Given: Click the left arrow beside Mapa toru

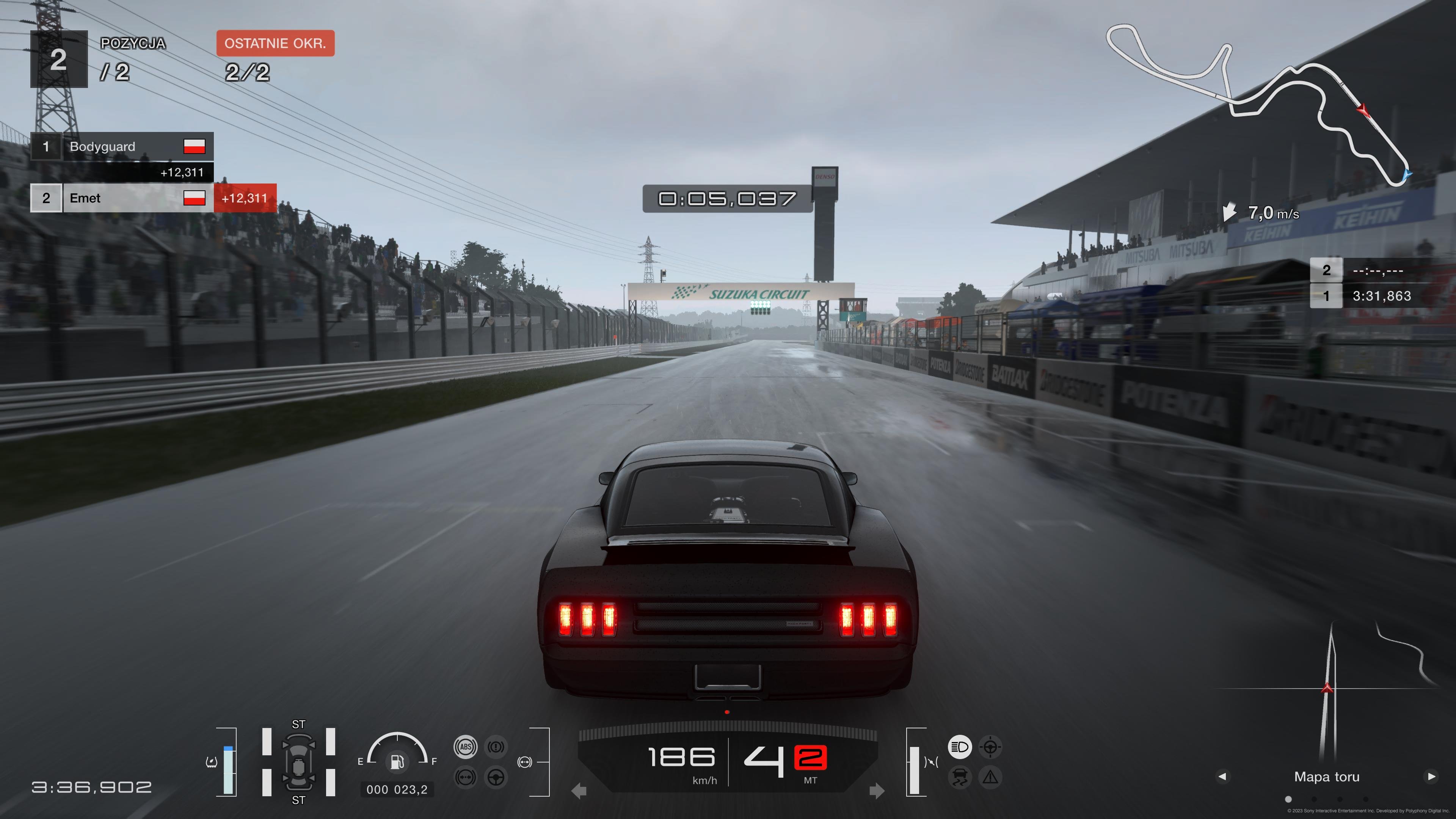Looking at the screenshot, I should click(x=1222, y=777).
